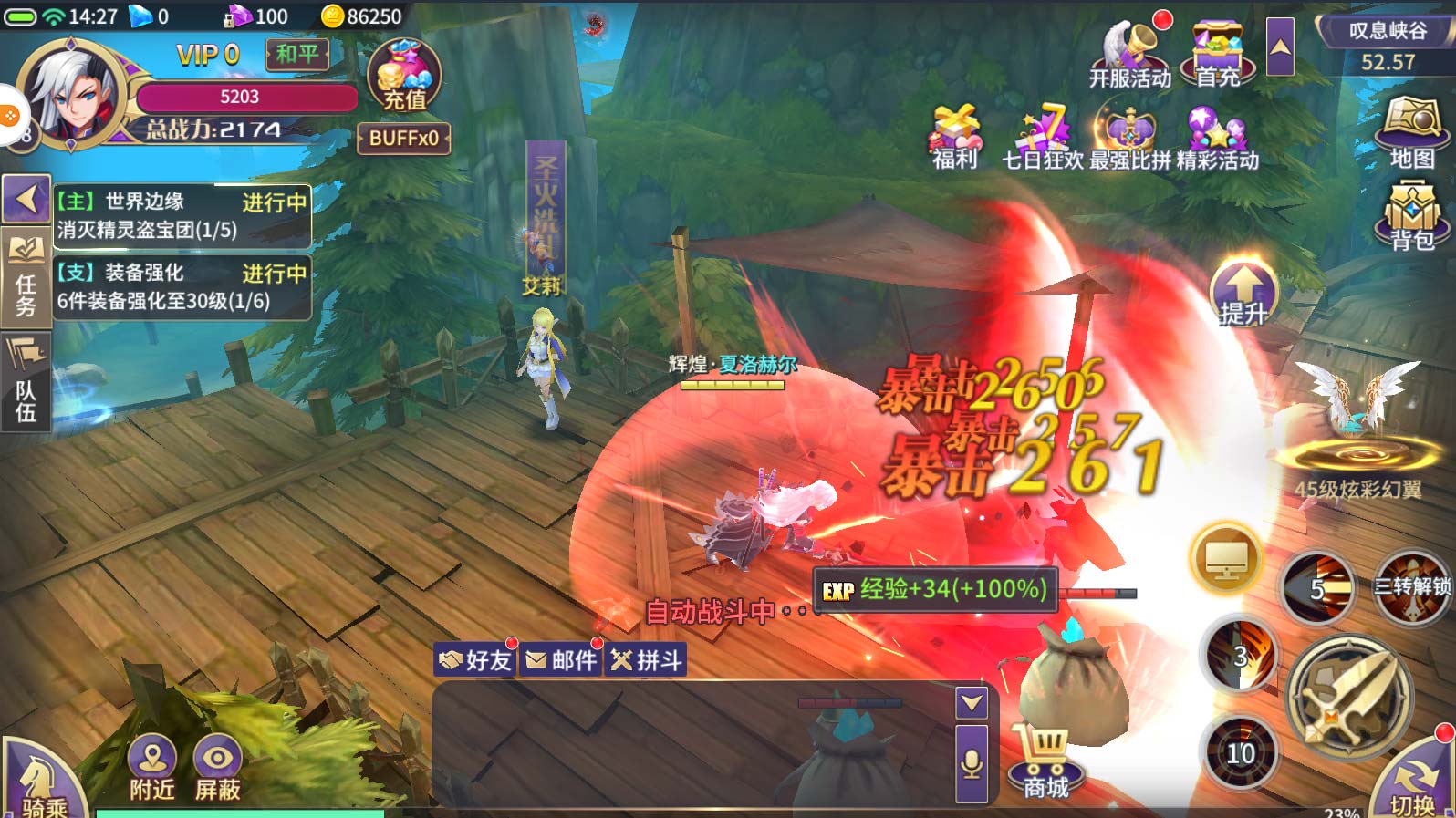This screenshot has width=1456, height=818.
Task: Select the 装备强化 side quest tracker
Action: point(182,286)
